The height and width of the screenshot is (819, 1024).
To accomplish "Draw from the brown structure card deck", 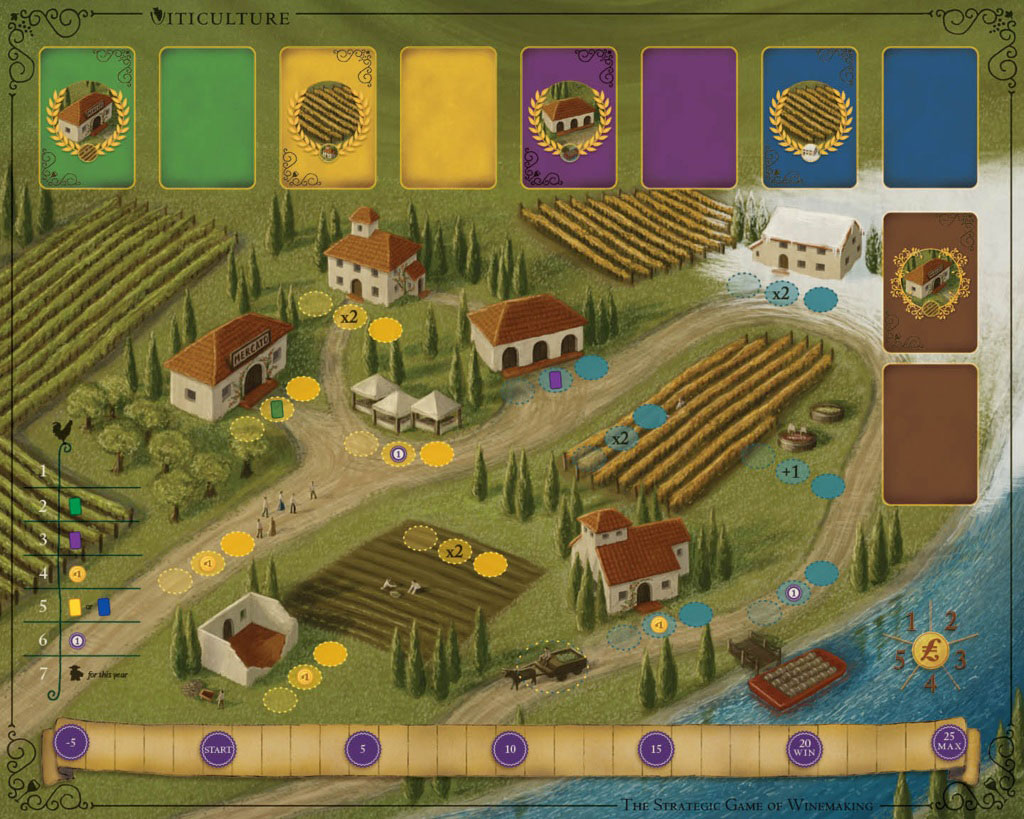I will pos(931,282).
